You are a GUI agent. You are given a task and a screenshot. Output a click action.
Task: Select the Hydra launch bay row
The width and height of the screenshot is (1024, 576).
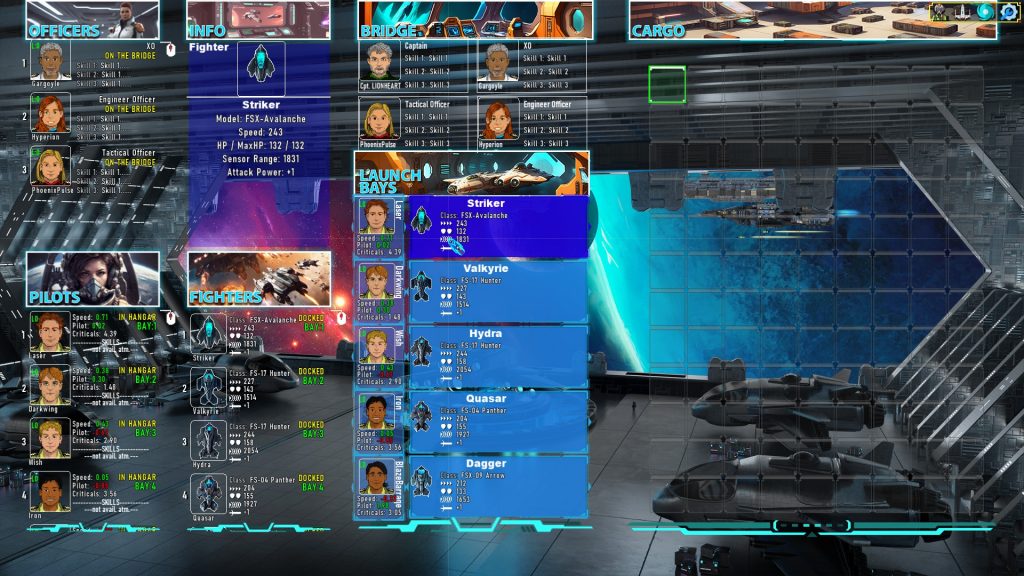(x=498, y=356)
